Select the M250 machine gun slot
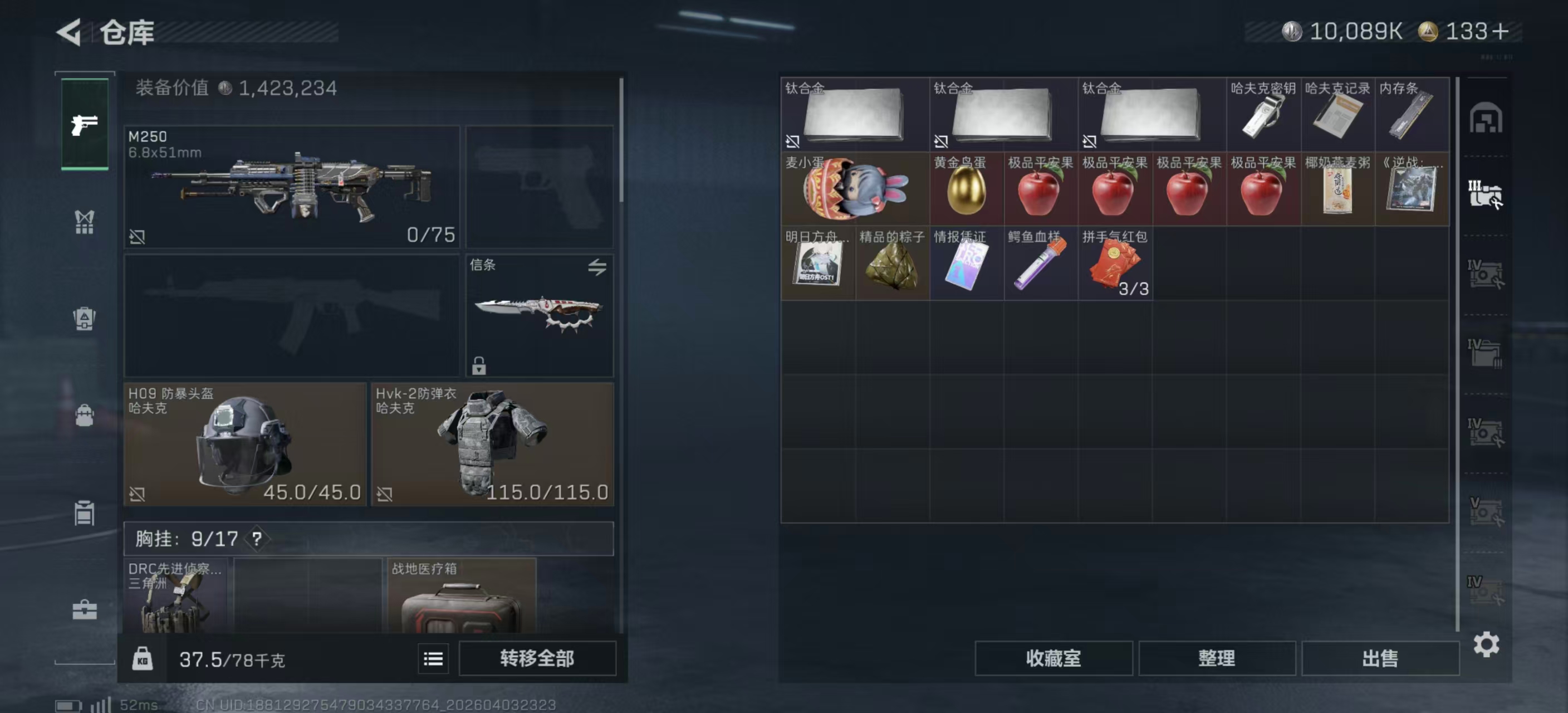Image resolution: width=1568 pixels, height=713 pixels. 292,186
